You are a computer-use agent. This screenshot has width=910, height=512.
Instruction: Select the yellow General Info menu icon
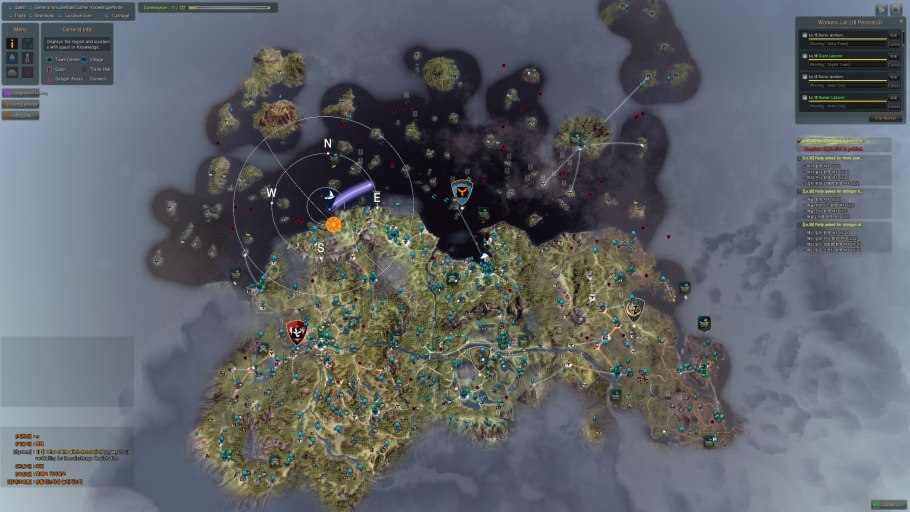11,43
